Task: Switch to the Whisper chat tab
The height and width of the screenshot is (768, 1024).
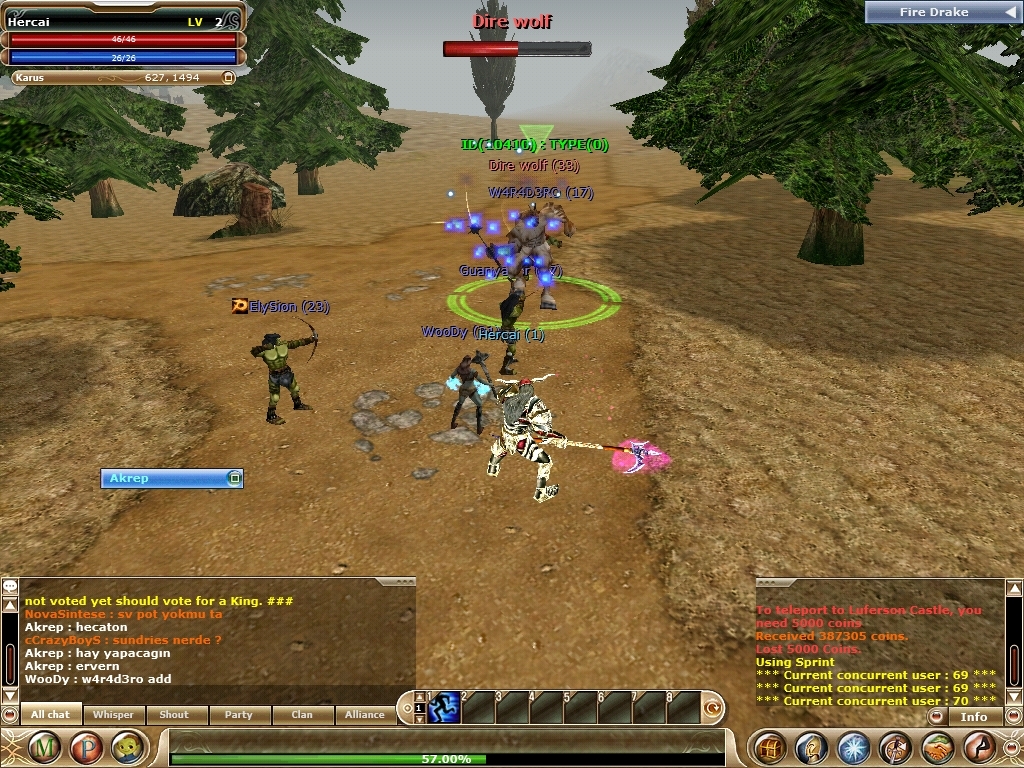Action: [113, 714]
